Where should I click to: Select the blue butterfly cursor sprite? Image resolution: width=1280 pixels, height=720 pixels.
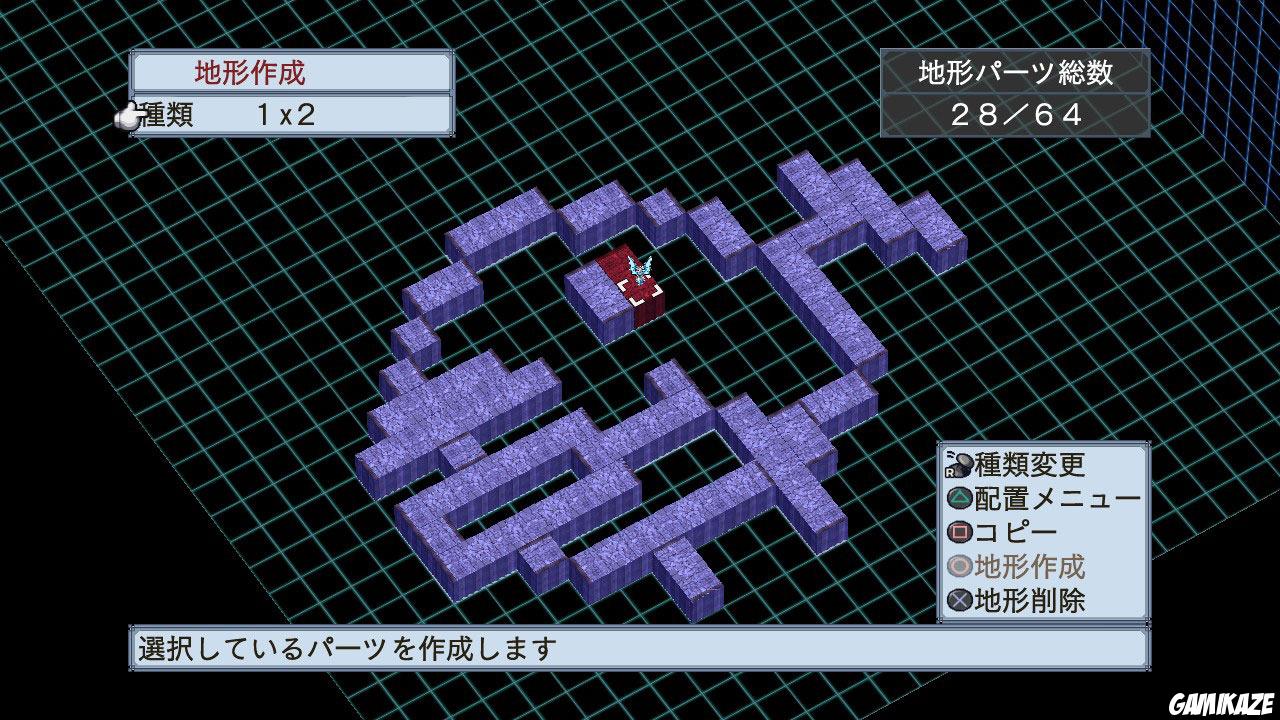640,268
